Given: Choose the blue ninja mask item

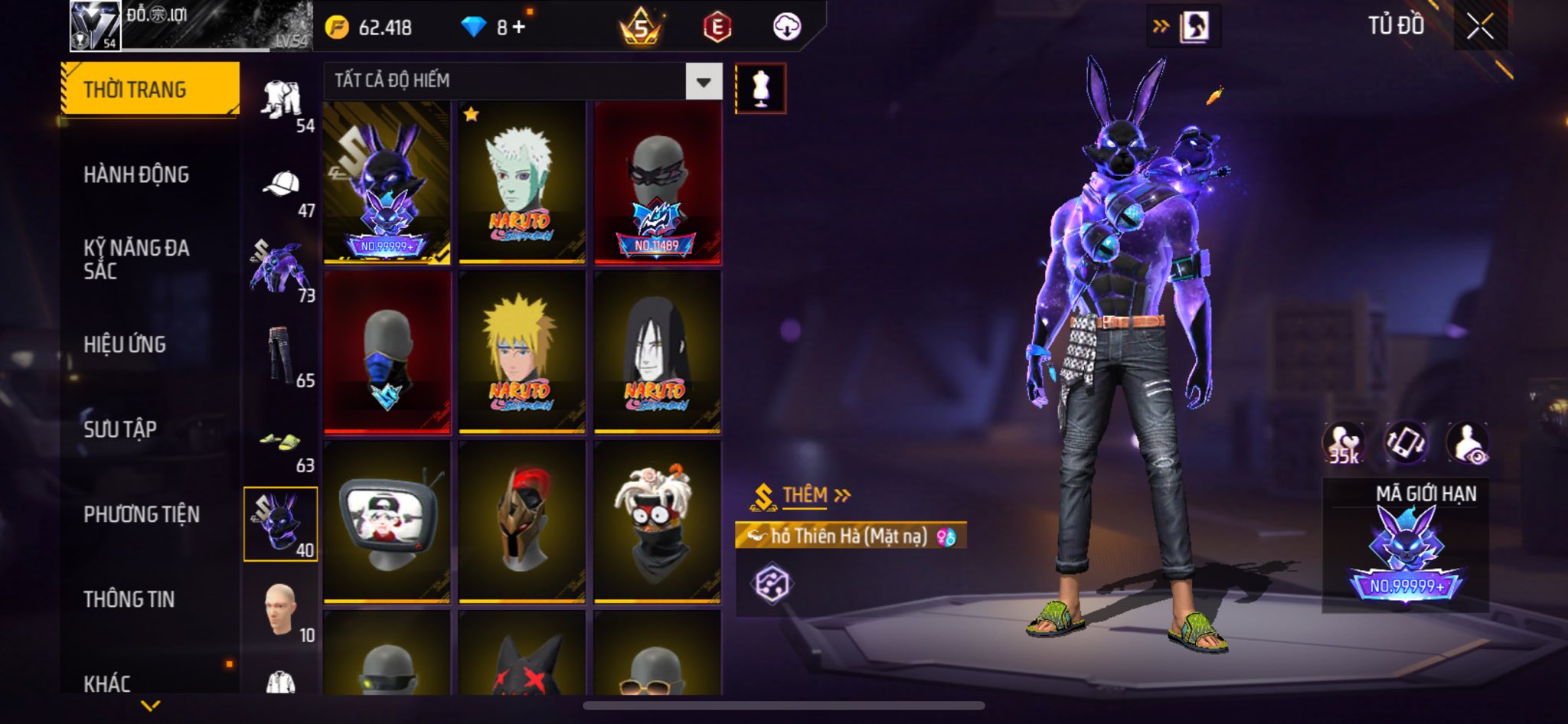Looking at the screenshot, I should (387, 353).
